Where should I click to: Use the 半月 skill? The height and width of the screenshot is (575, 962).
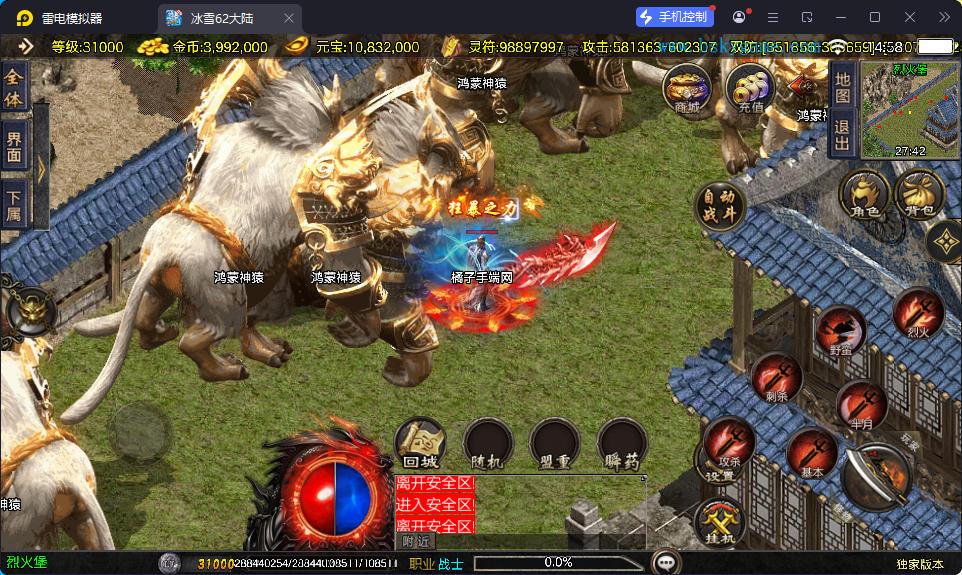click(861, 405)
